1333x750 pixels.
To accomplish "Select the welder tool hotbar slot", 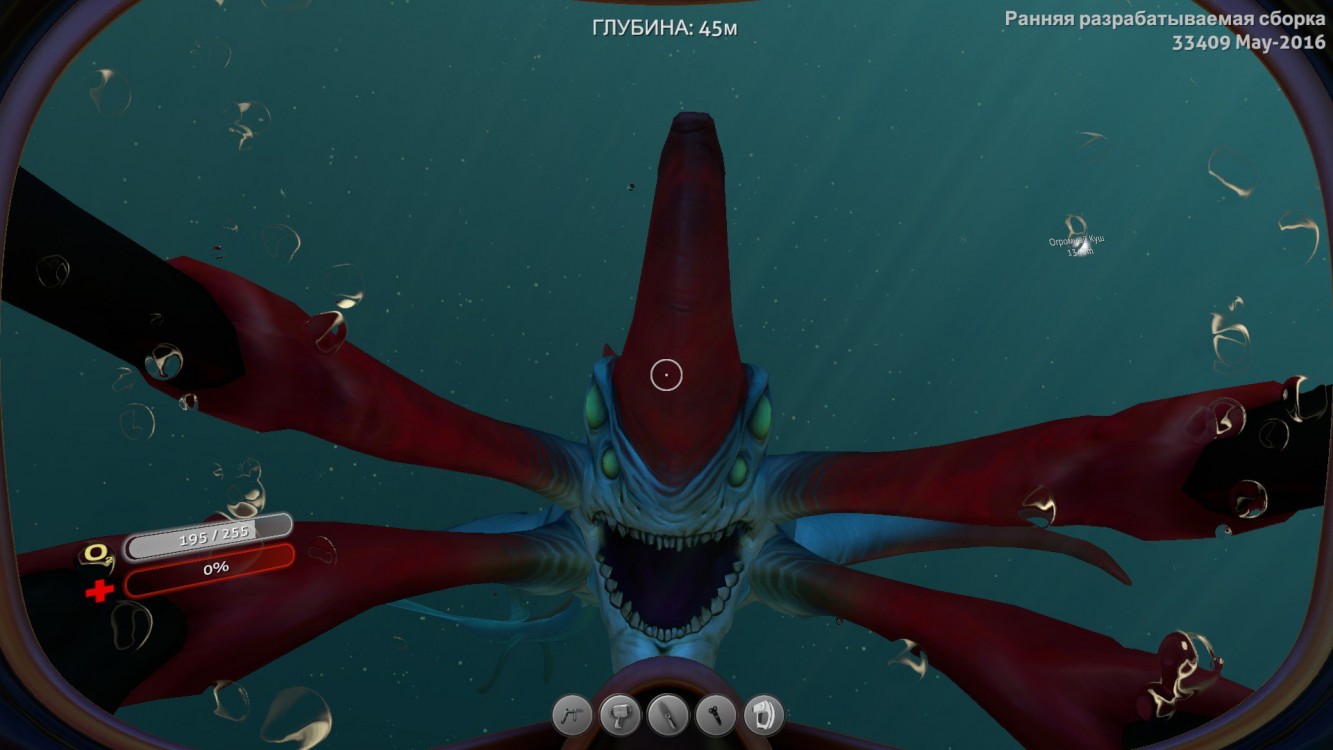I will tap(572, 716).
